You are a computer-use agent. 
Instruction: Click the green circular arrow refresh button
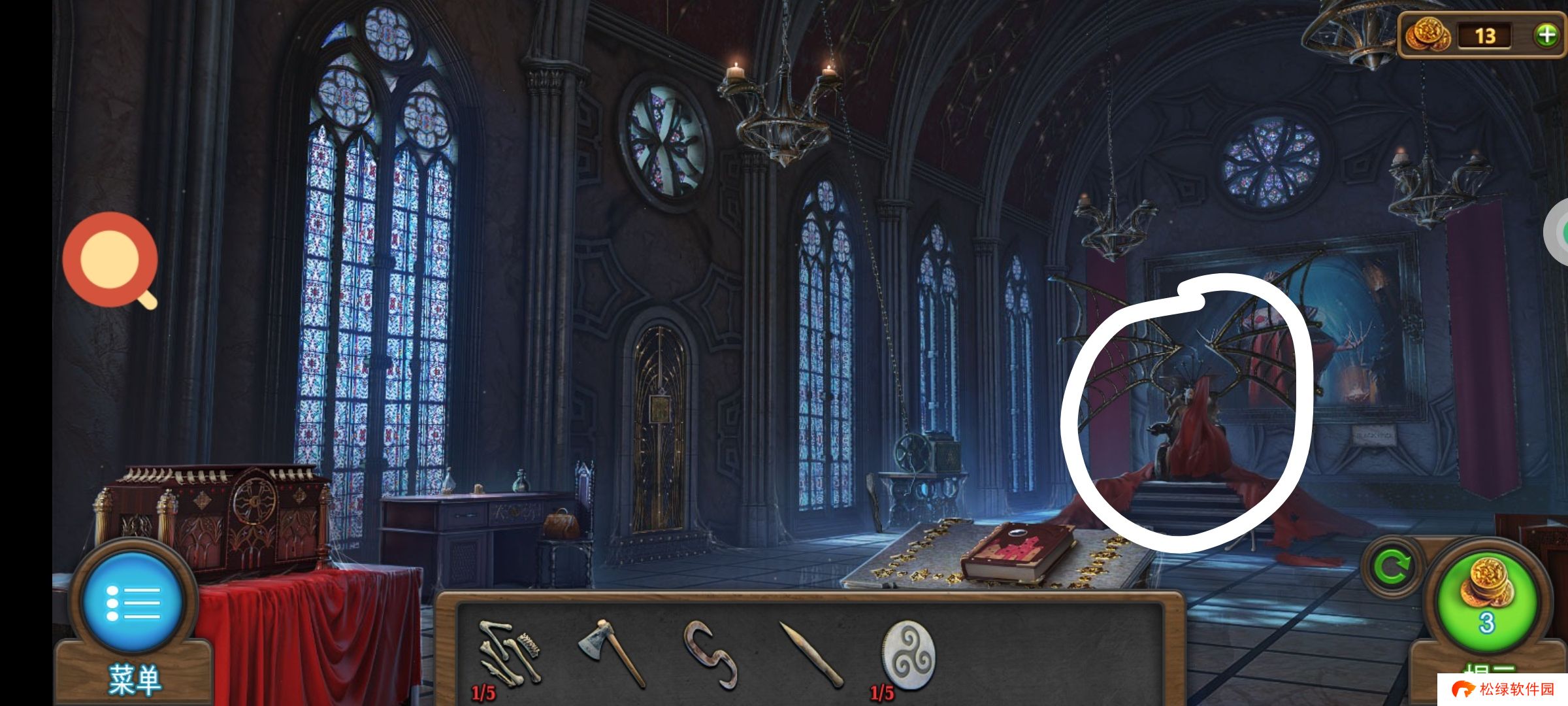(x=1390, y=566)
